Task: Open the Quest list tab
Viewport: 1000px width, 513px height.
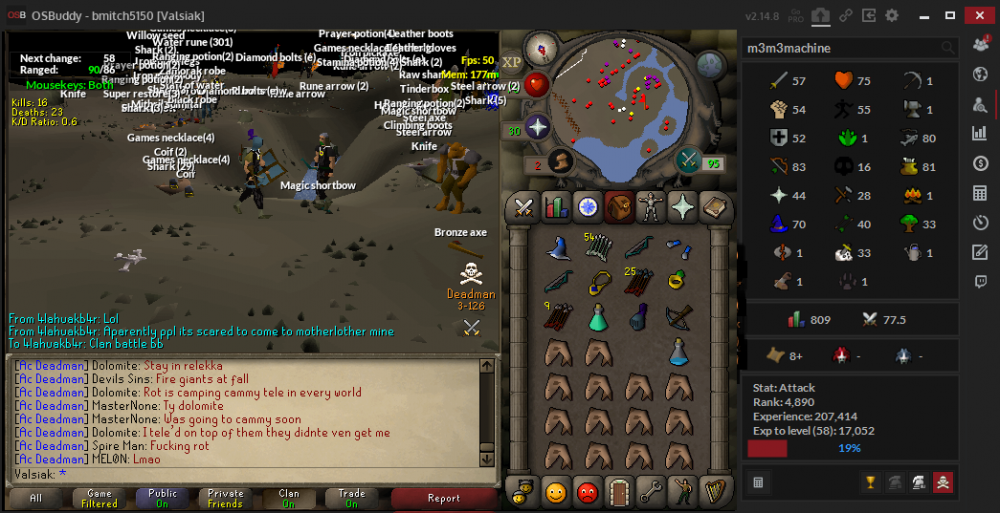Action: click(x=587, y=207)
